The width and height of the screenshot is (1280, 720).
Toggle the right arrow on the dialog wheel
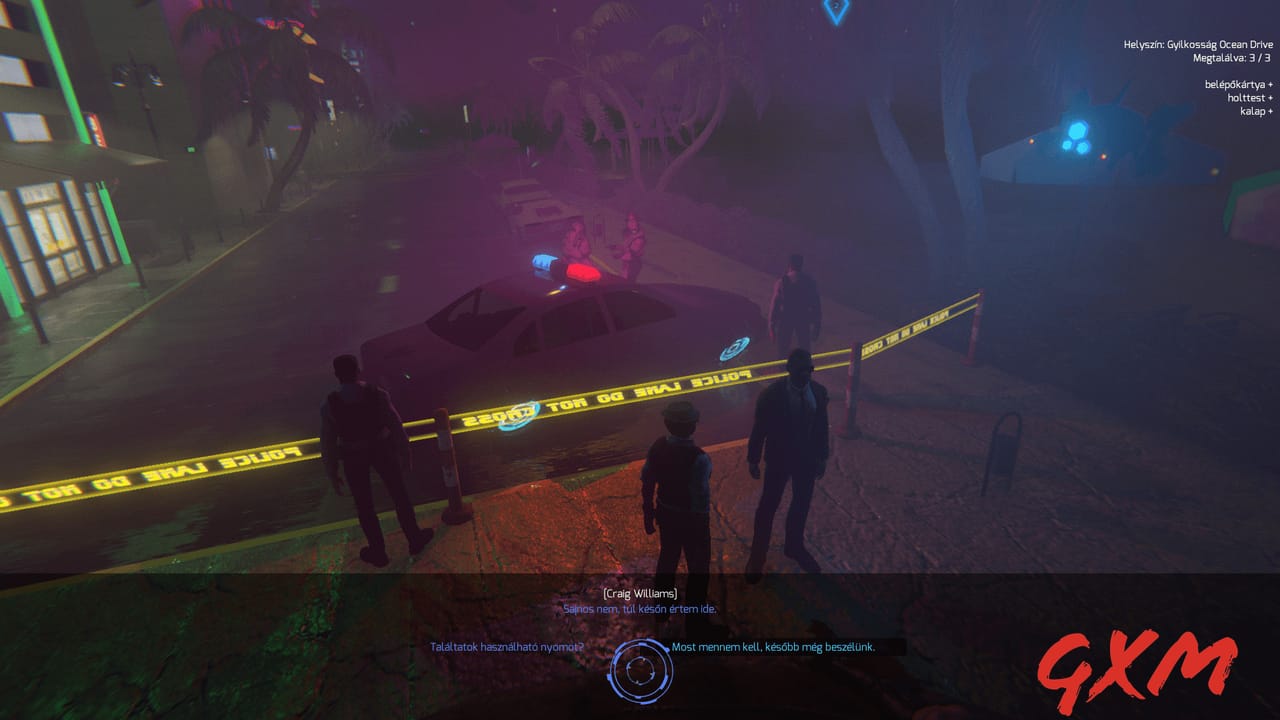click(x=667, y=650)
